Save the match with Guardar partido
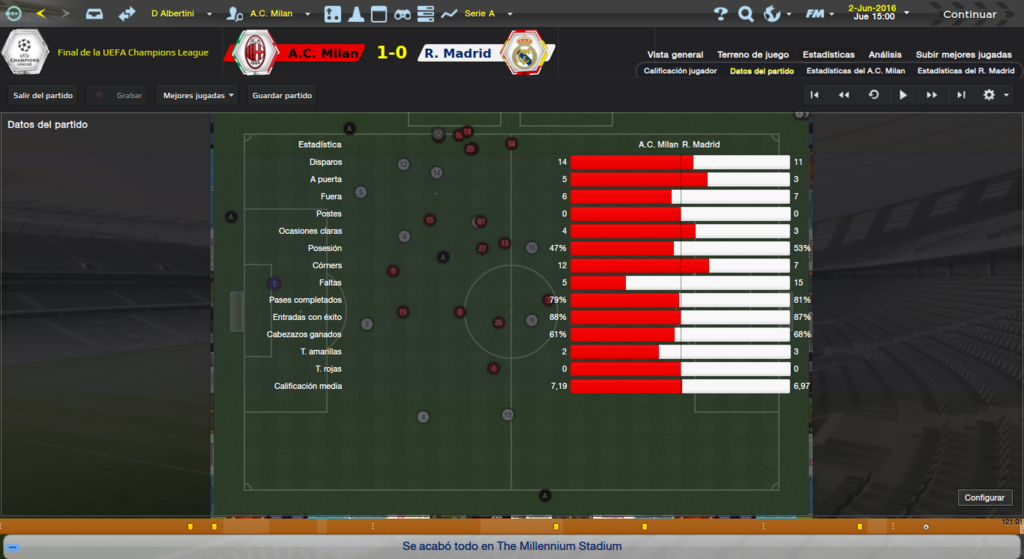The width and height of the screenshot is (1024, 559). point(283,95)
